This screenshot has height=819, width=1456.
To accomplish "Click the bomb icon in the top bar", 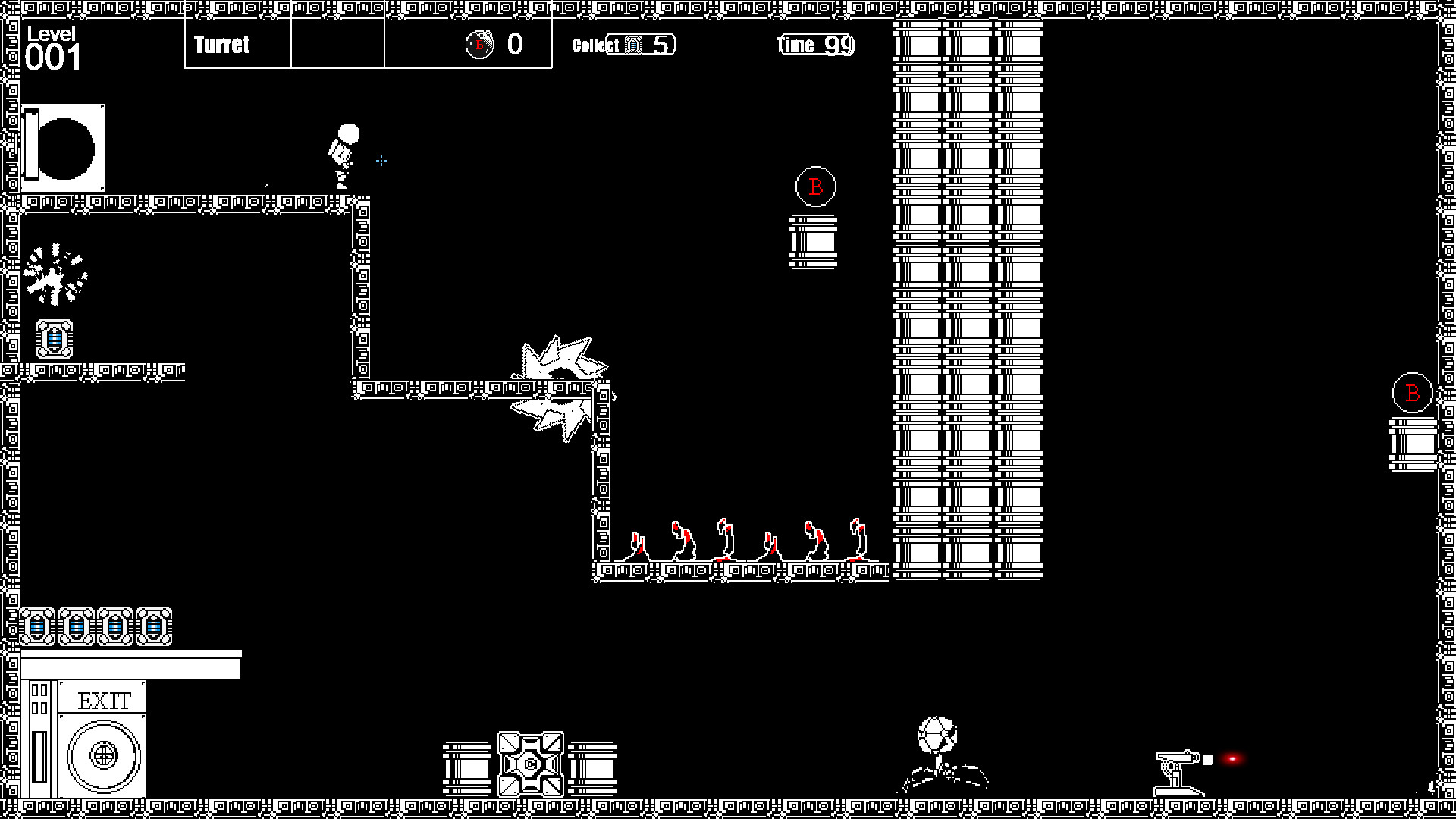I will [x=479, y=45].
